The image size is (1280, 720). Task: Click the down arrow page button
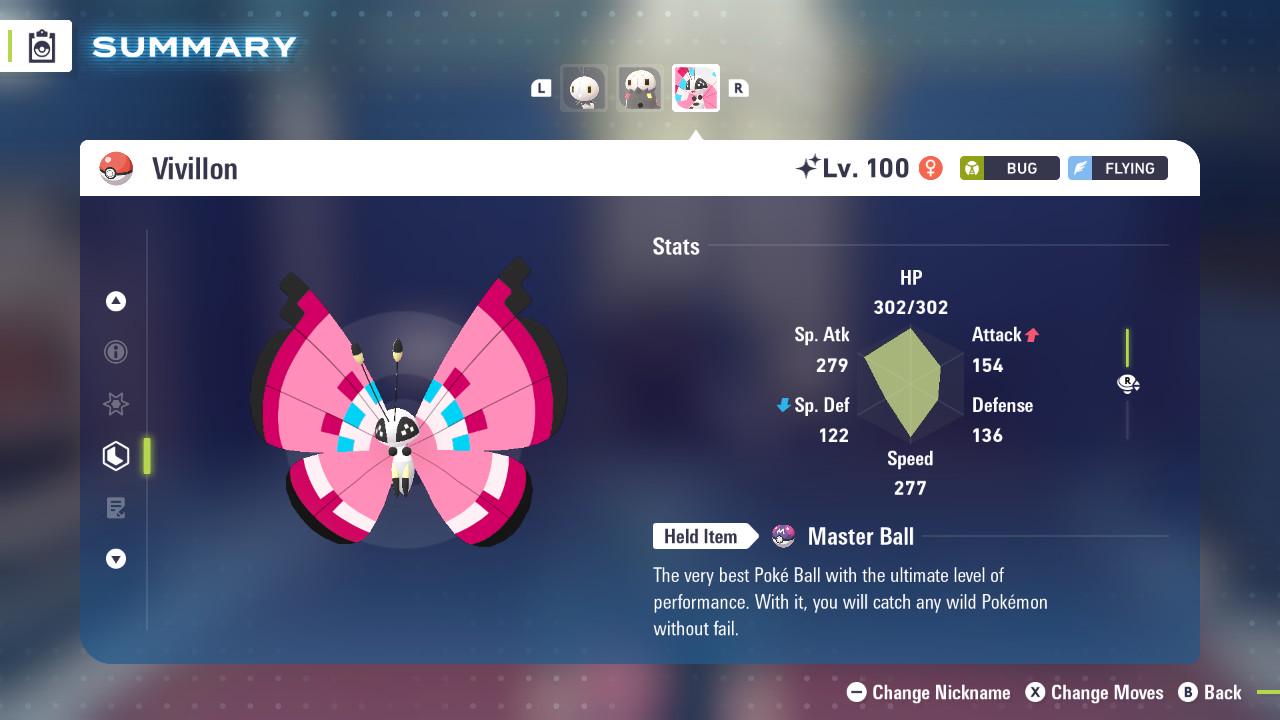[x=116, y=559]
